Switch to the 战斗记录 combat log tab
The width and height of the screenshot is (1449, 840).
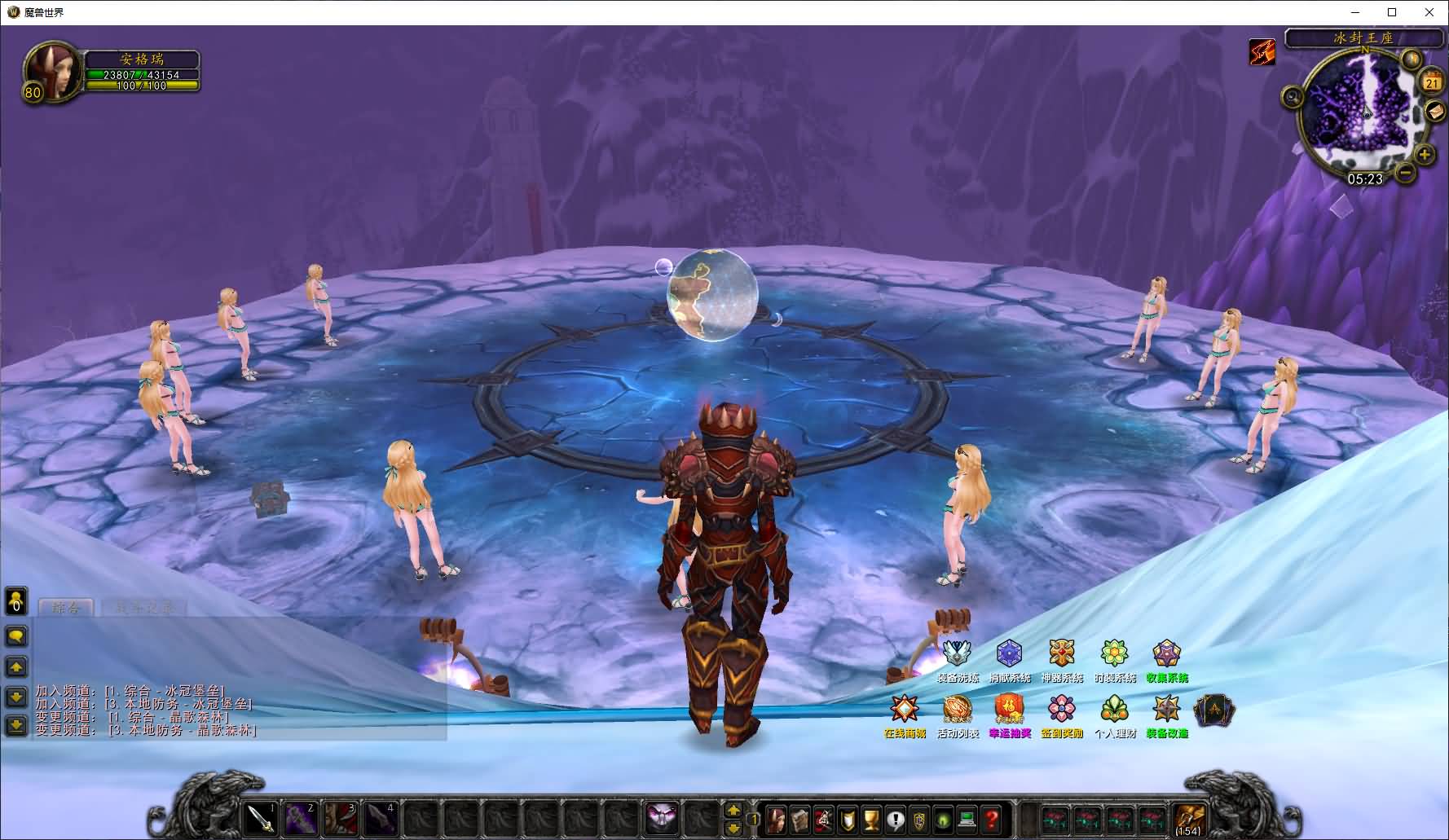[x=145, y=608]
